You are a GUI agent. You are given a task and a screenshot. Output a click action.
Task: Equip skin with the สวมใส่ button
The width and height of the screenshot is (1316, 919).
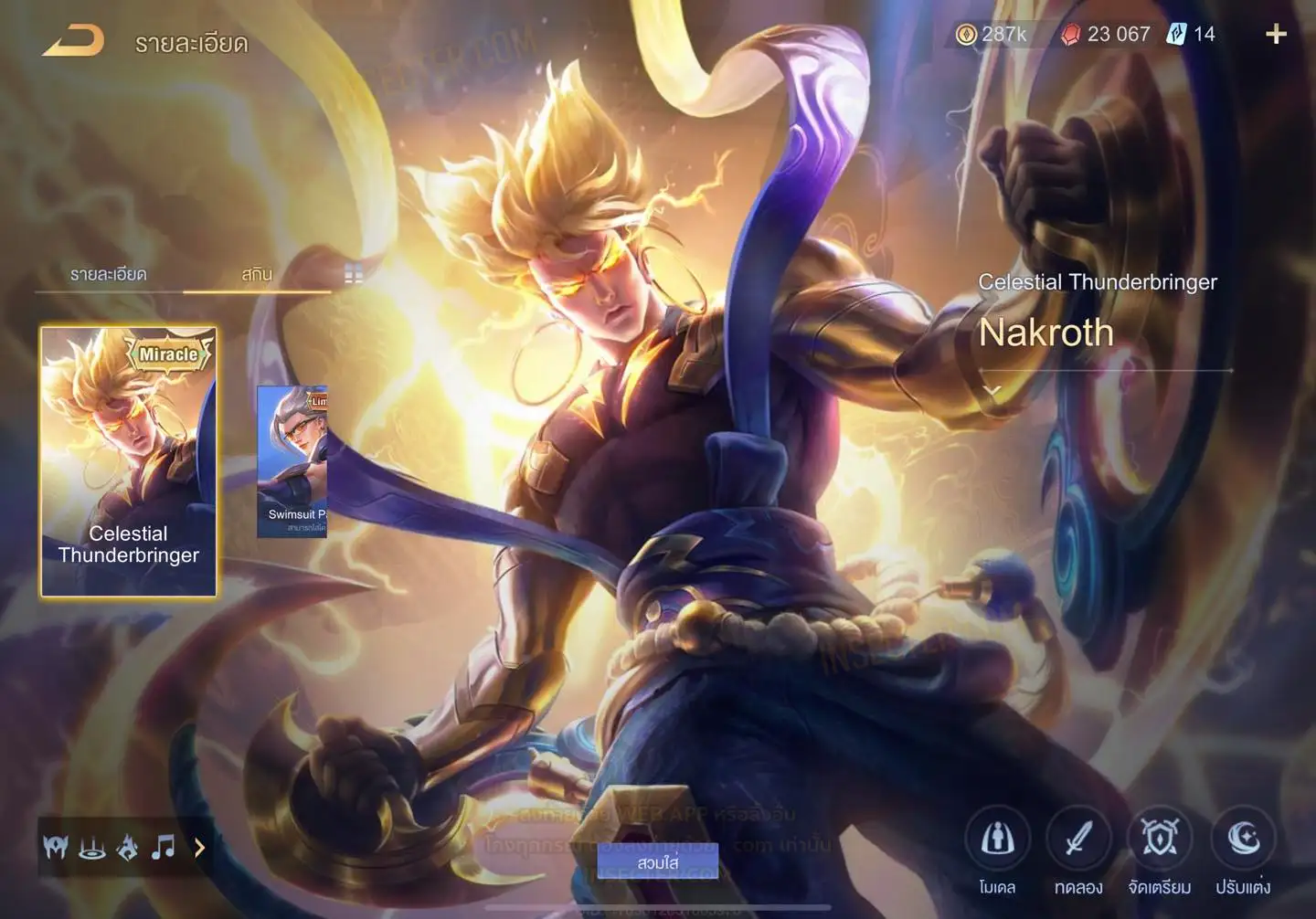658,861
